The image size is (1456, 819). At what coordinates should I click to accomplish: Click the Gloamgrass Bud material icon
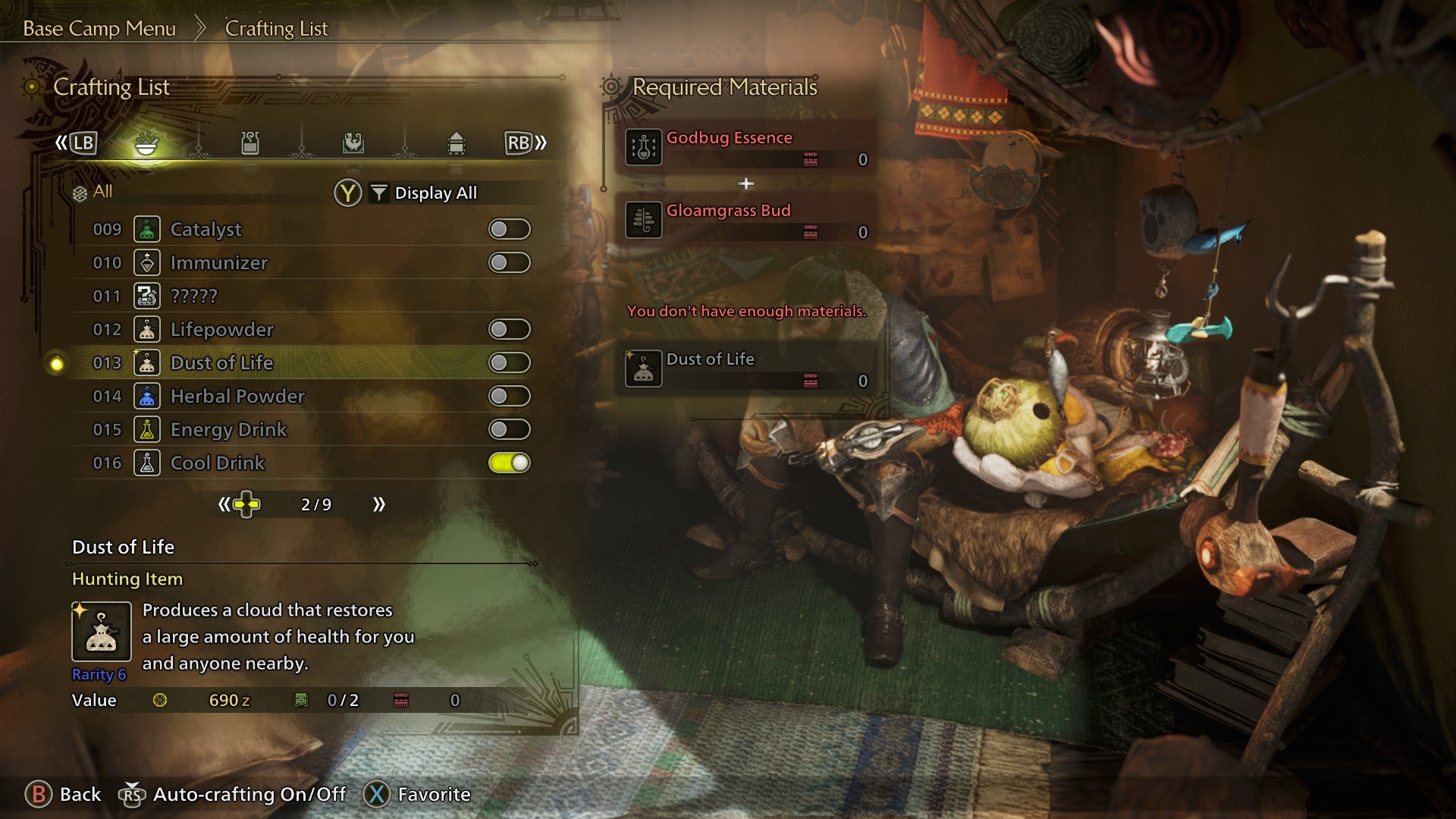tap(642, 220)
